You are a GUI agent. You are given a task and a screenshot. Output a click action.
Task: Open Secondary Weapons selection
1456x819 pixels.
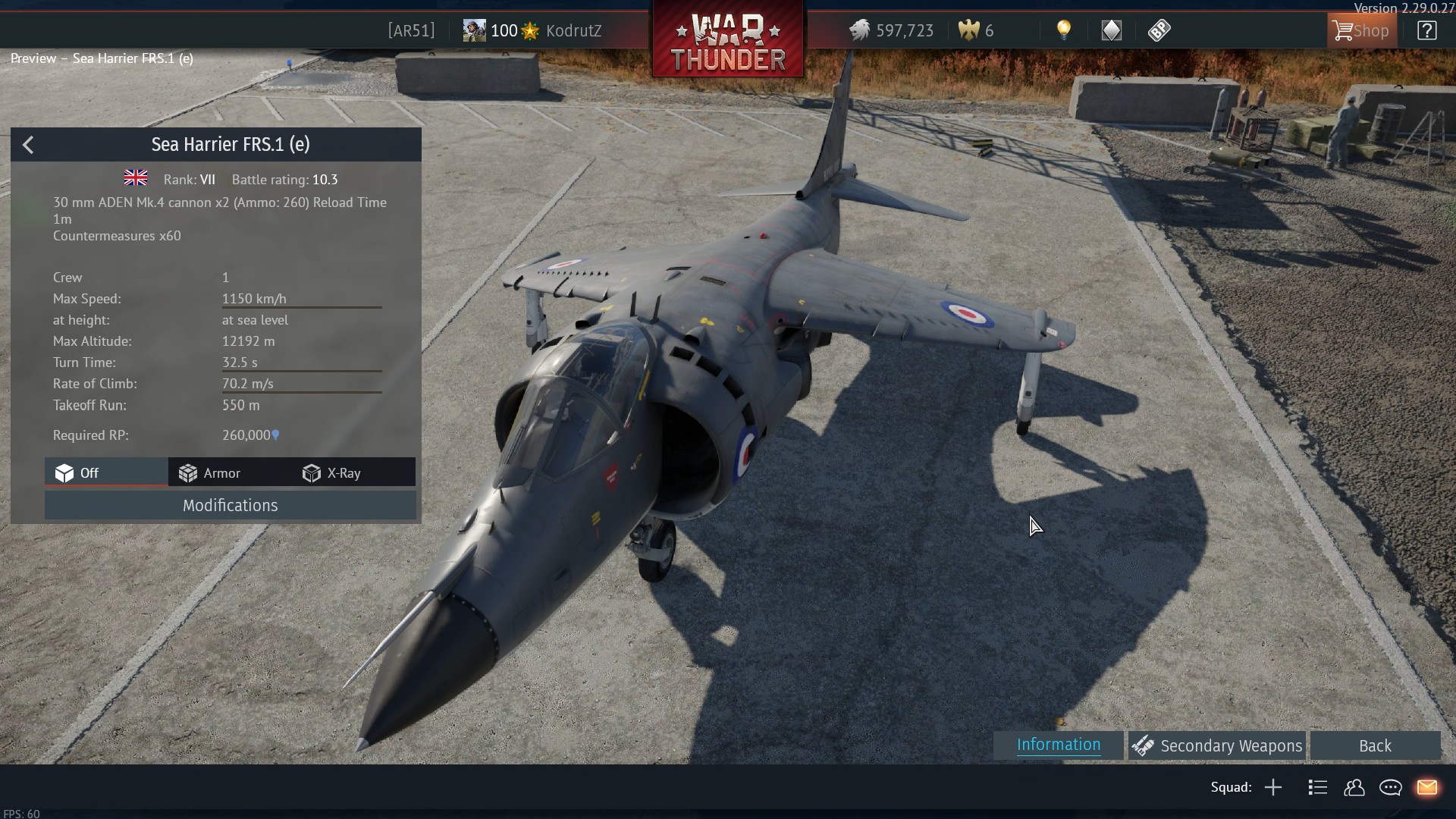(x=1217, y=746)
